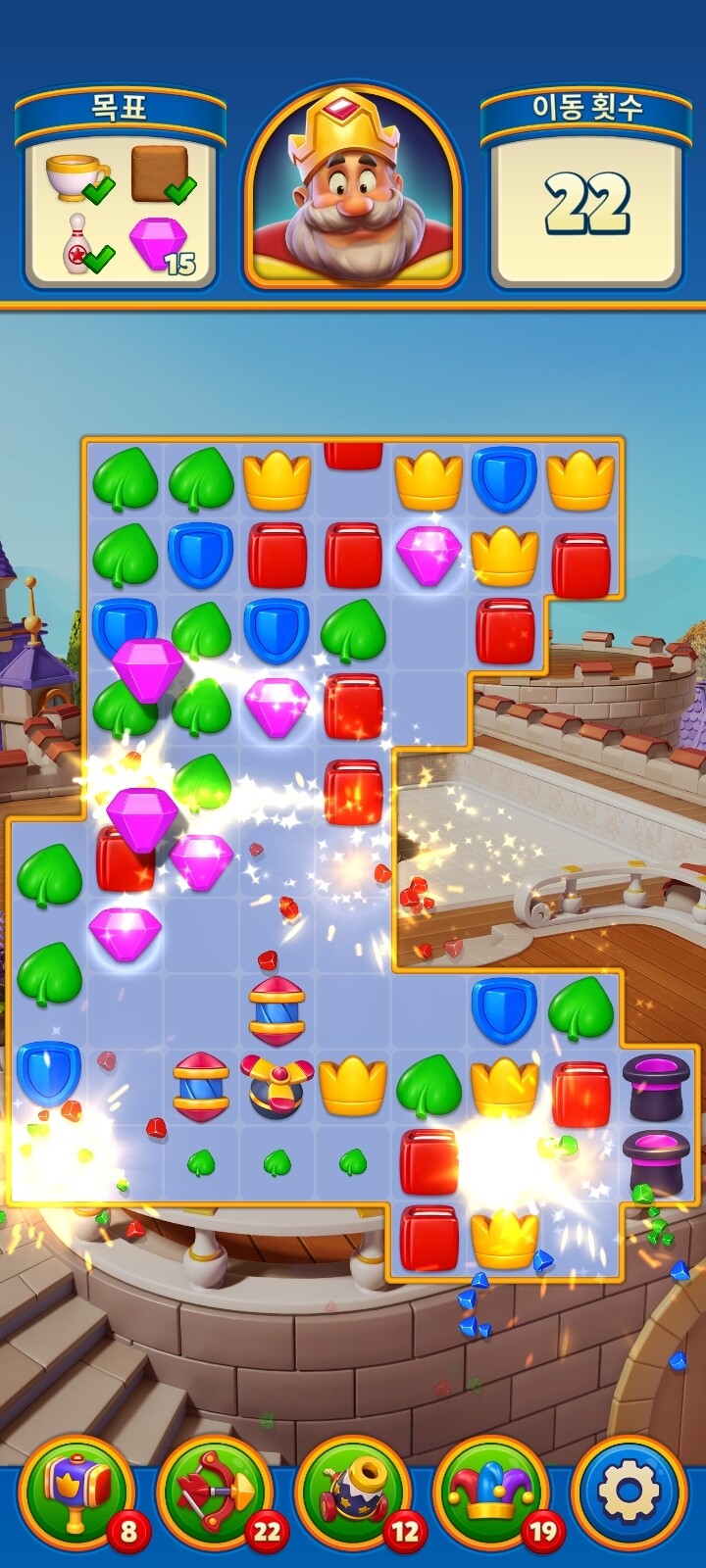The image size is (706, 1568).
Task: Show the 목표 goals panel
Action: pos(121,191)
